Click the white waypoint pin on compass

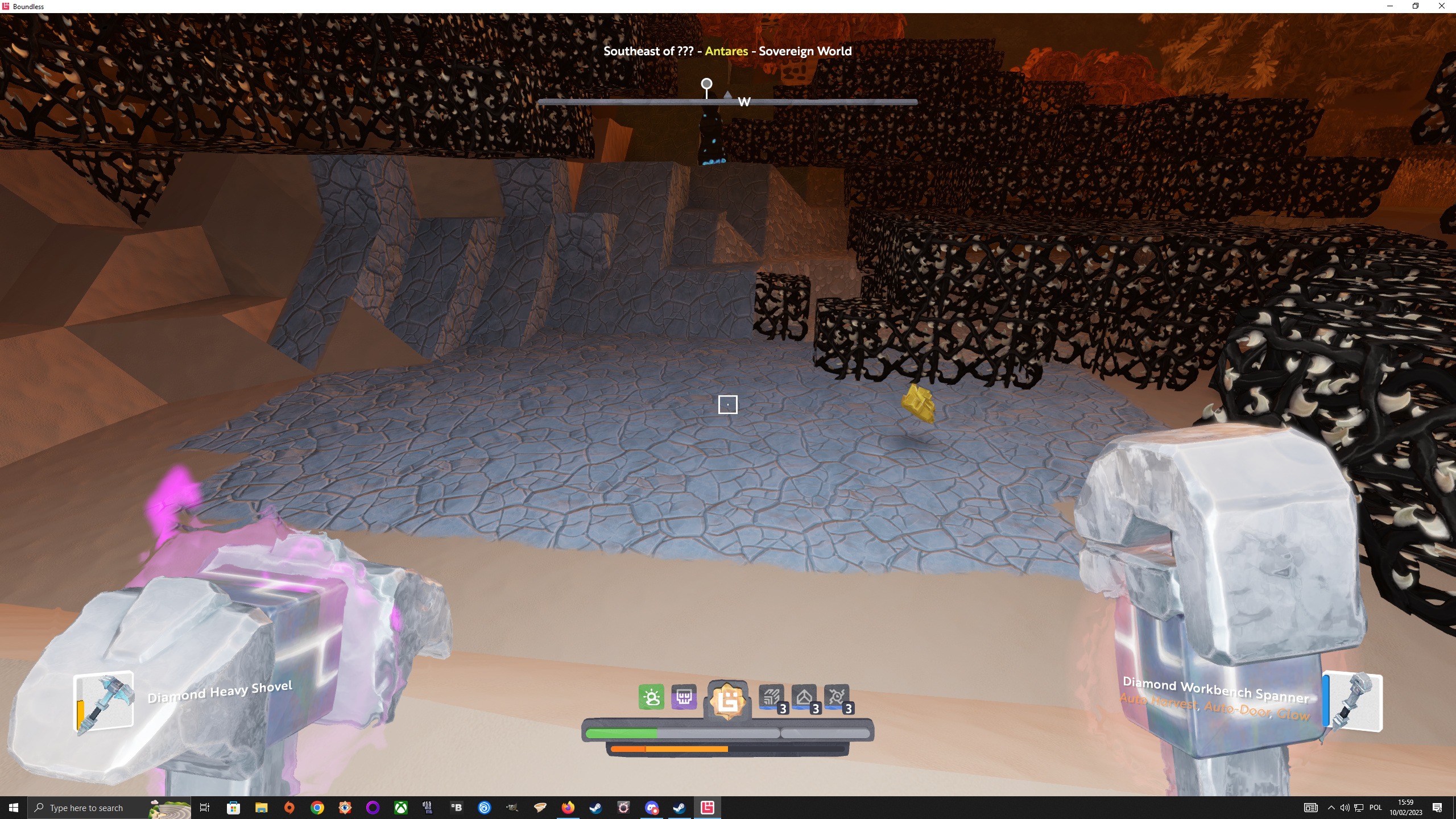click(706, 85)
